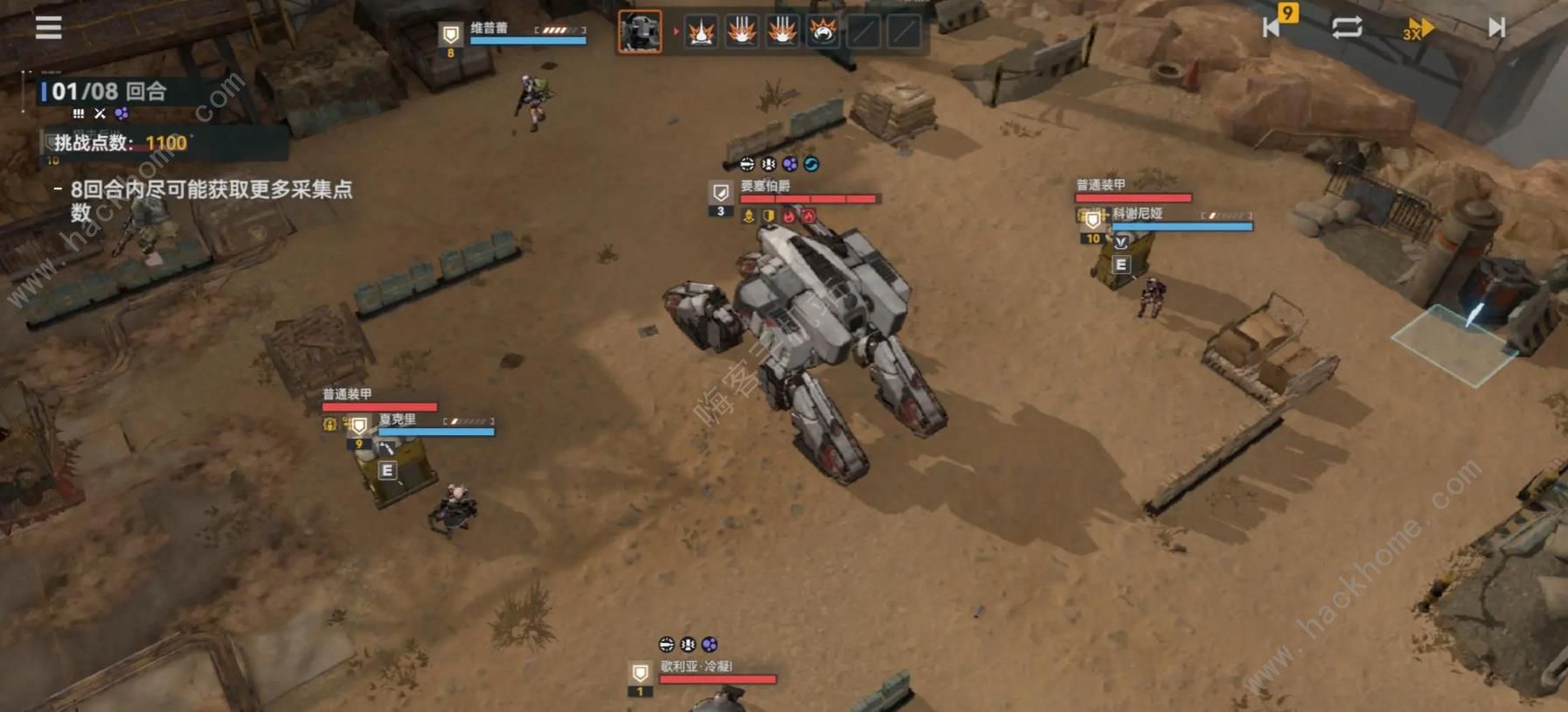Viewport: 1568px width, 712px height.
Task: Select the 歌利亚·冷凝 unit nameplate
Action: pyautogui.click(x=697, y=667)
